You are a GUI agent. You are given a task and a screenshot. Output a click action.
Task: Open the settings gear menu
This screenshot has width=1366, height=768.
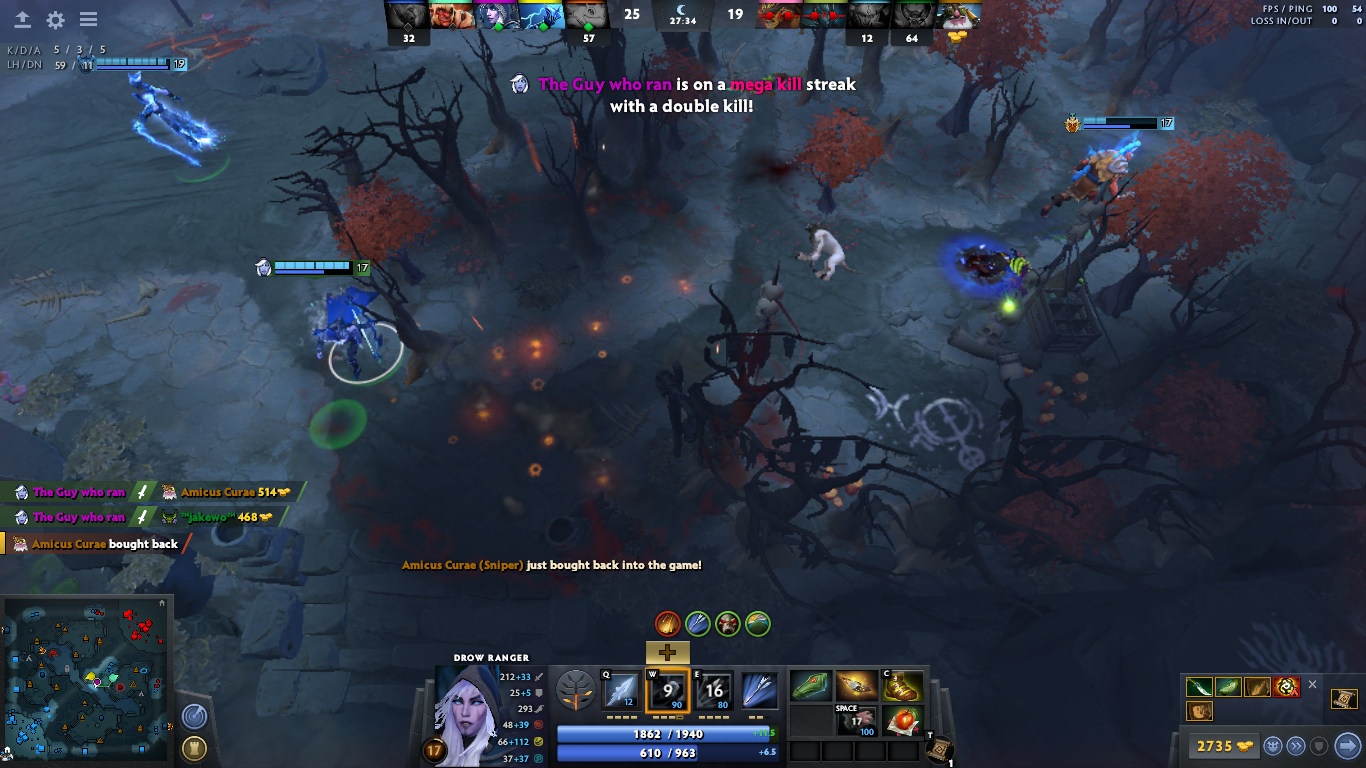coord(55,20)
